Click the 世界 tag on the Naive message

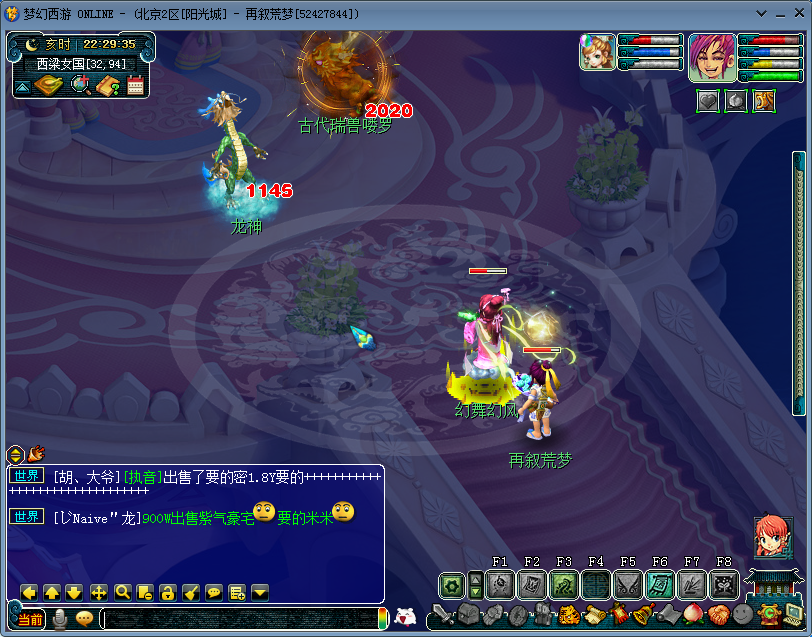27,516
